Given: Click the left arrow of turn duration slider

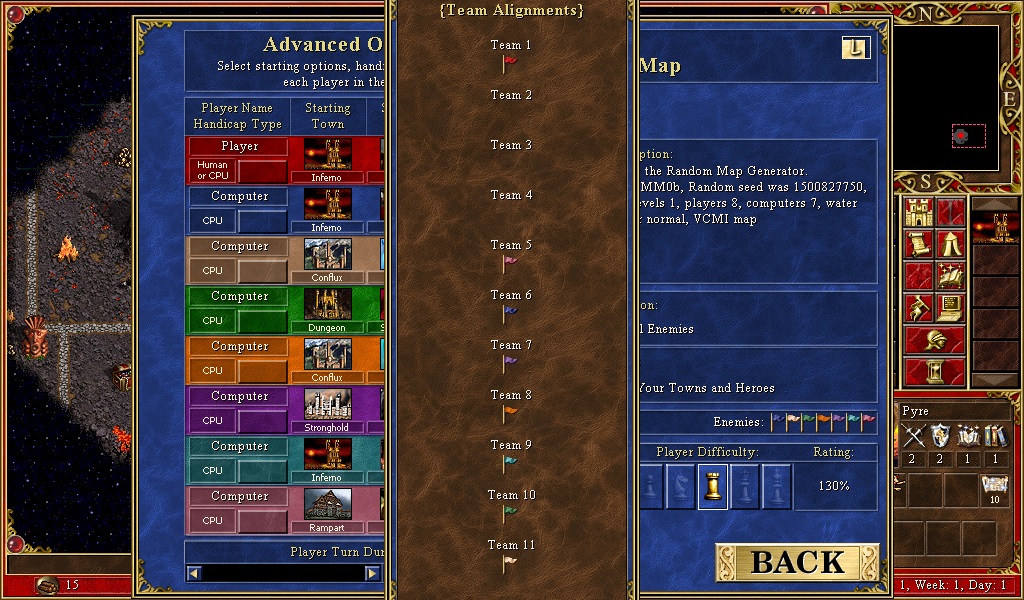Looking at the screenshot, I should tap(194, 573).
